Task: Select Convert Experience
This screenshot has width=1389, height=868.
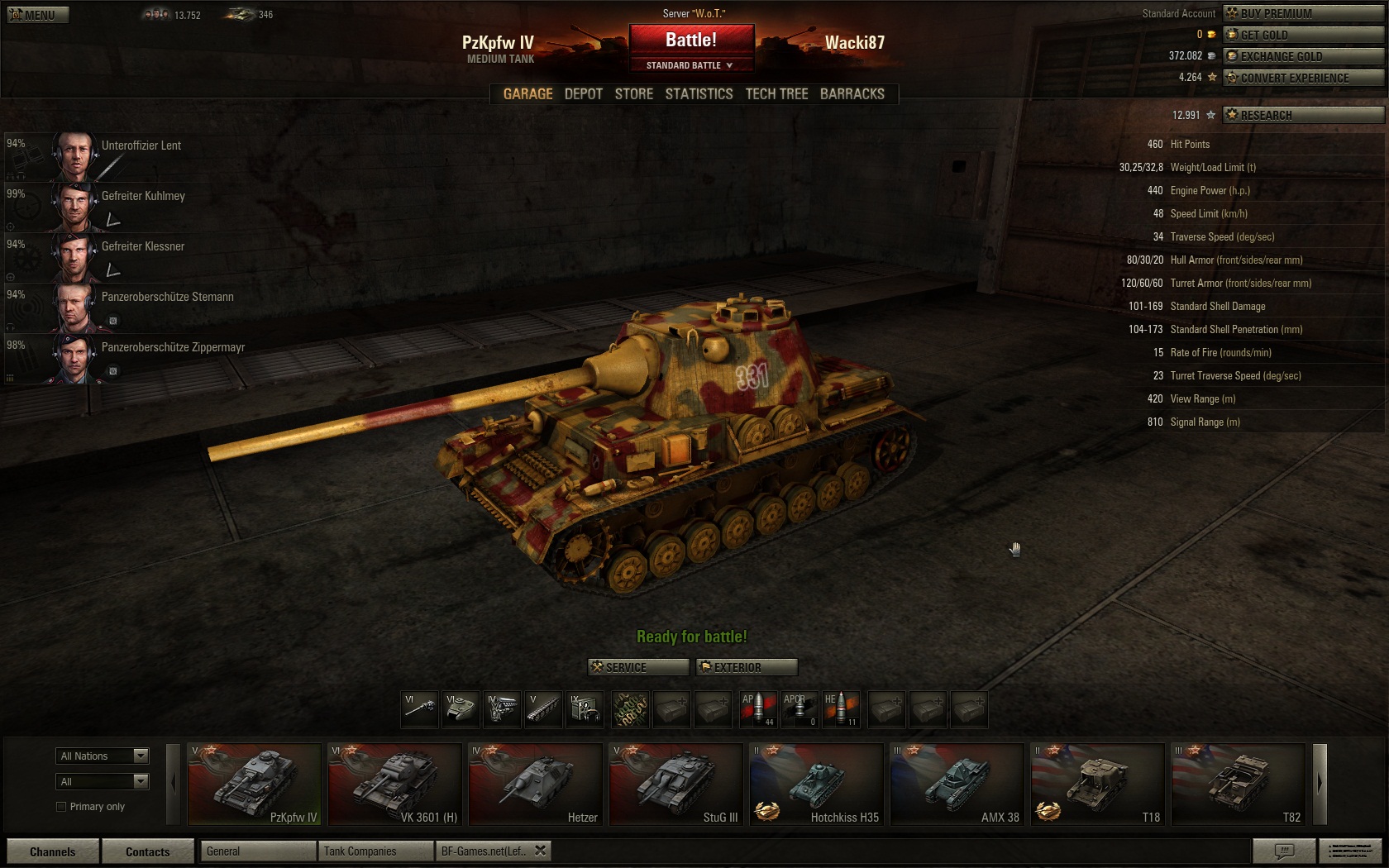Action: [x=1302, y=78]
